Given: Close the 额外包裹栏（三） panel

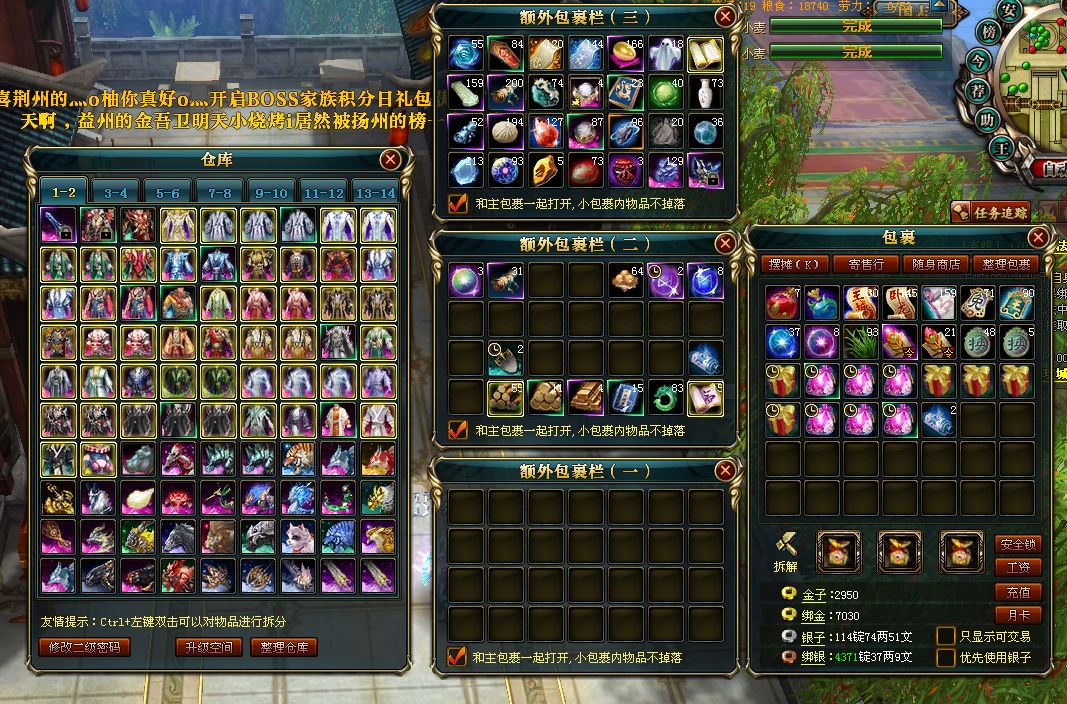Looking at the screenshot, I should coord(725,17).
